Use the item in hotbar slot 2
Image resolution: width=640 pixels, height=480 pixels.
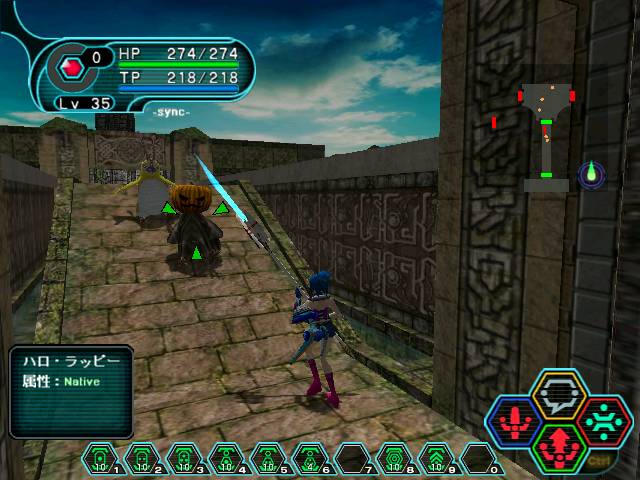pos(142,459)
